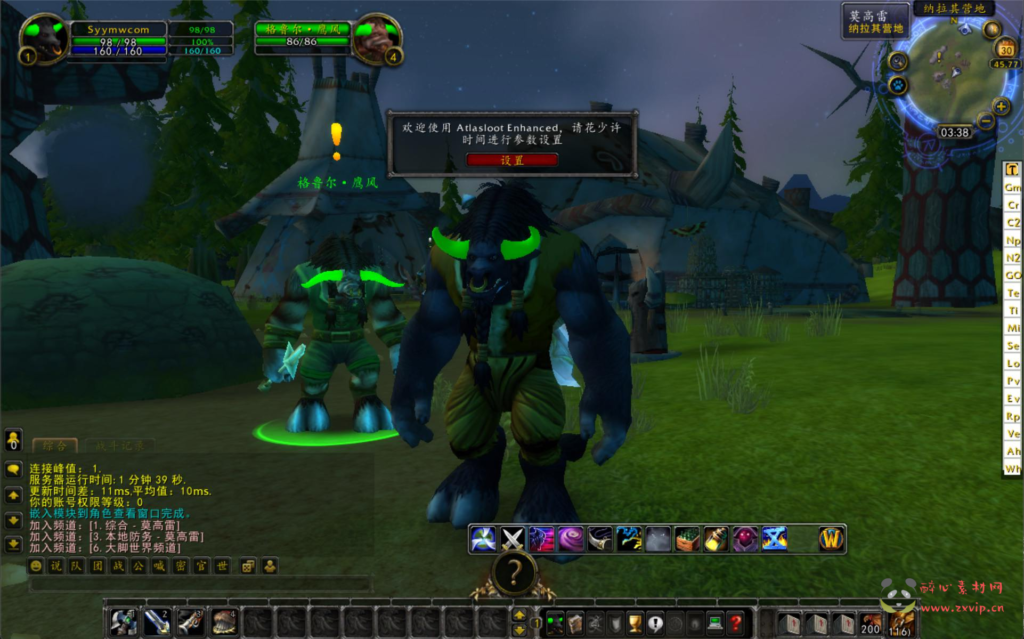Open the calendar button showing 30
This screenshot has width=1024, height=639.
click(x=1006, y=49)
